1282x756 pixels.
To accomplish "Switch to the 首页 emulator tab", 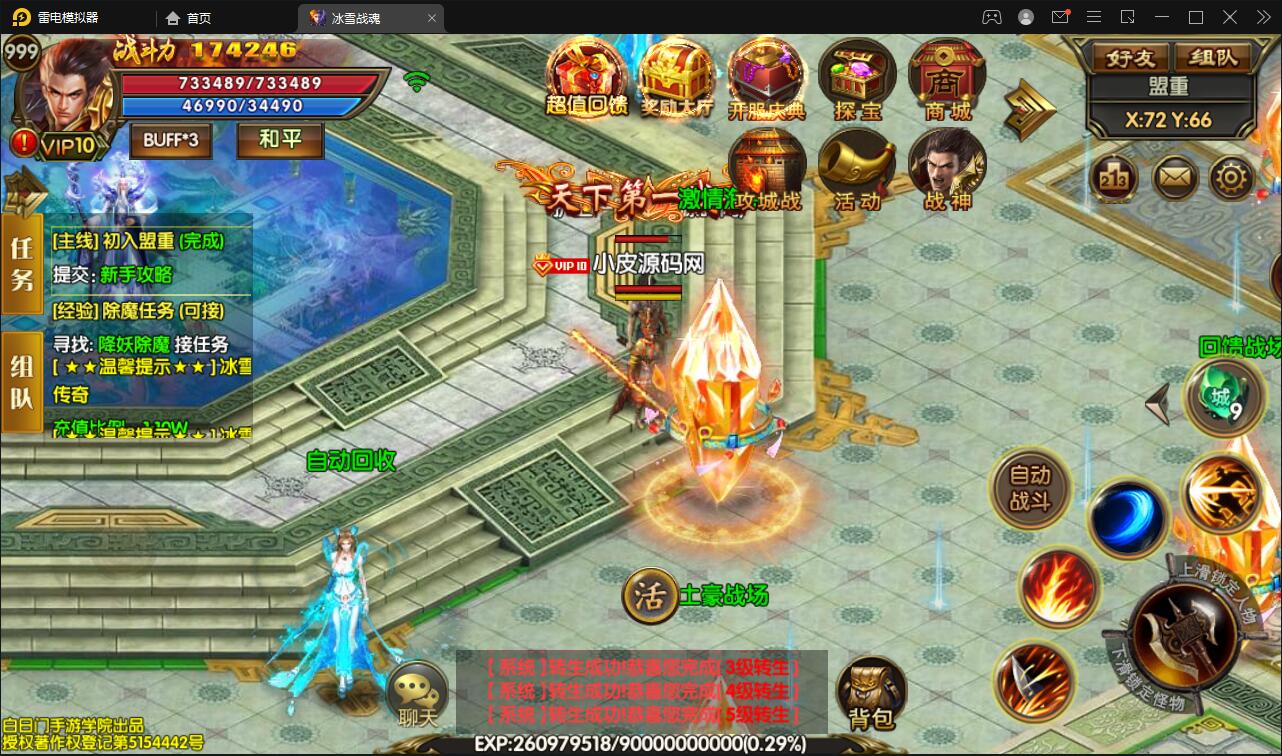I will click(x=195, y=17).
